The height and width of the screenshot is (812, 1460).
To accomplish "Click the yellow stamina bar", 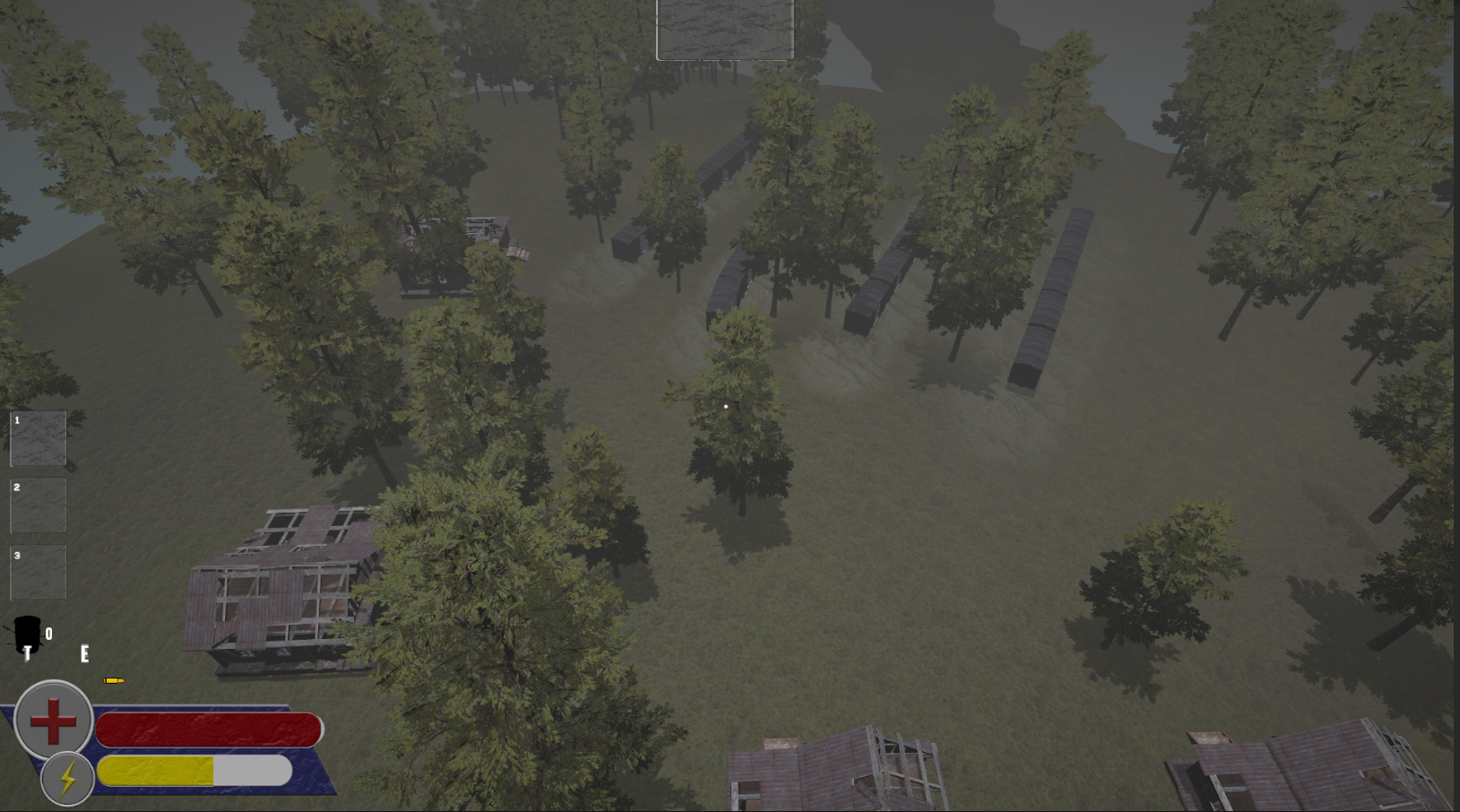I will coord(157,770).
